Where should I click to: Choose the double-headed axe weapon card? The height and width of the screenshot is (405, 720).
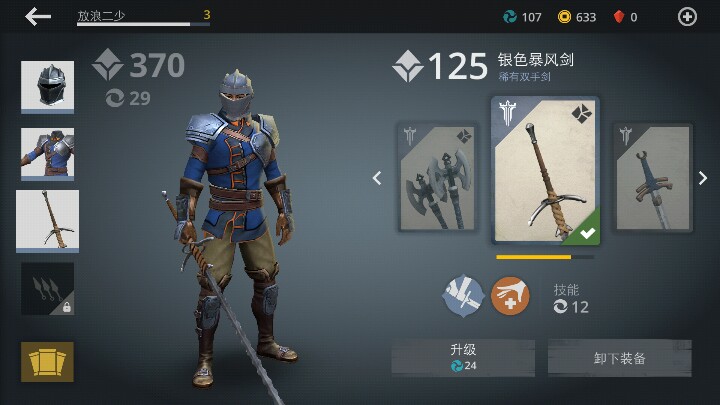[x=436, y=177]
